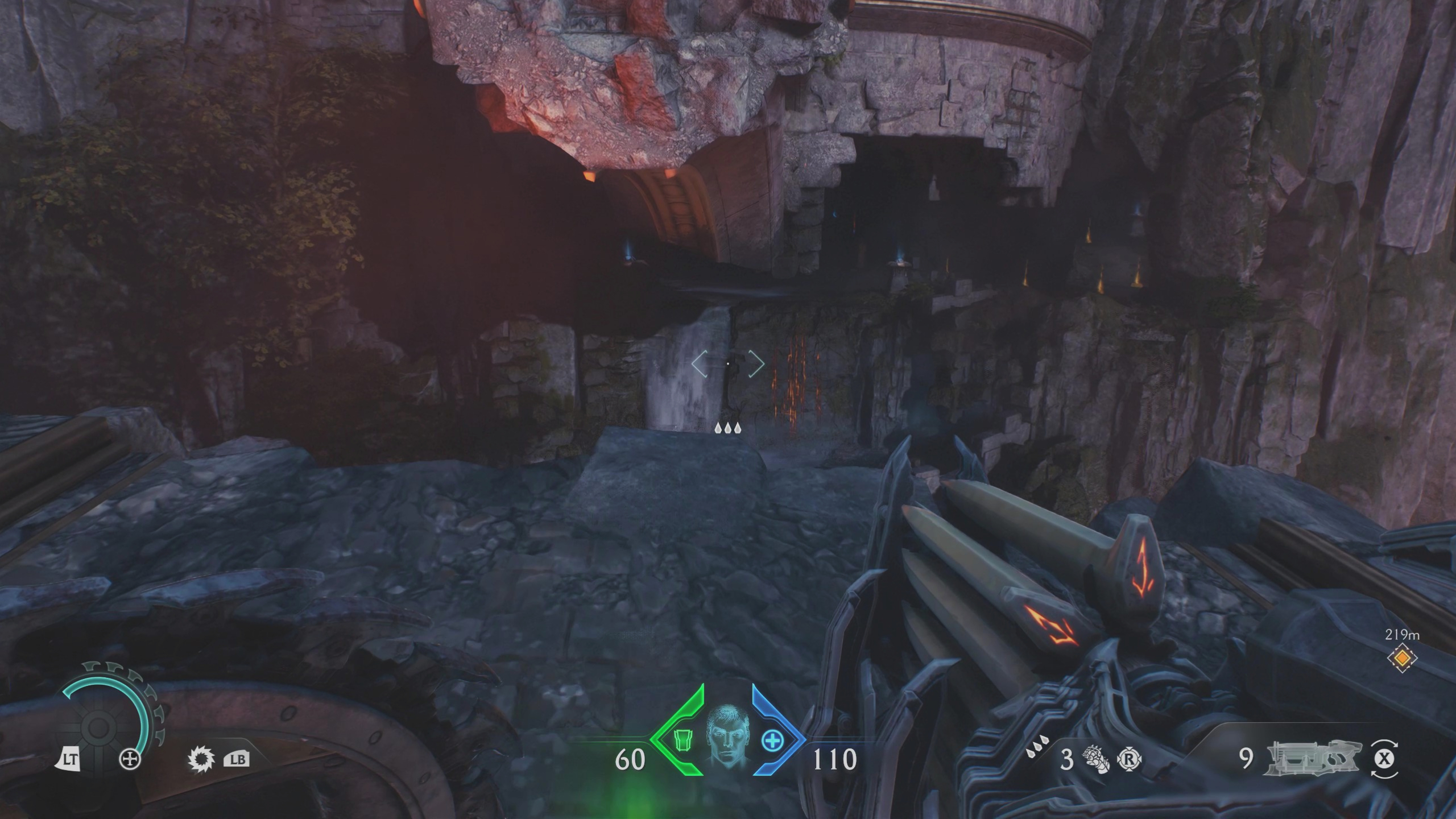The width and height of the screenshot is (1456, 819).
Task: Click the blue health cross icon
Action: point(773,739)
